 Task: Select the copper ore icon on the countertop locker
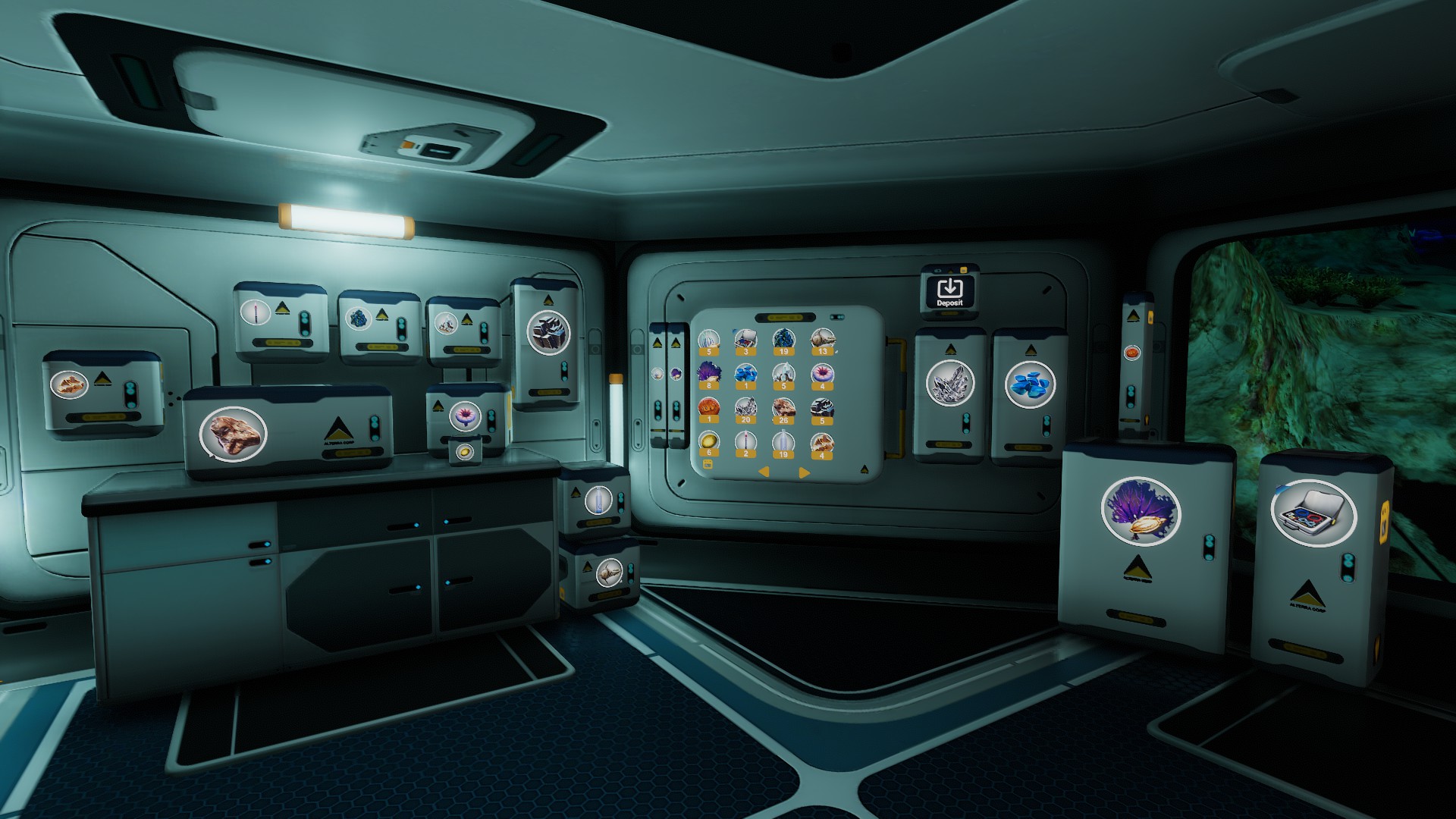click(x=231, y=435)
